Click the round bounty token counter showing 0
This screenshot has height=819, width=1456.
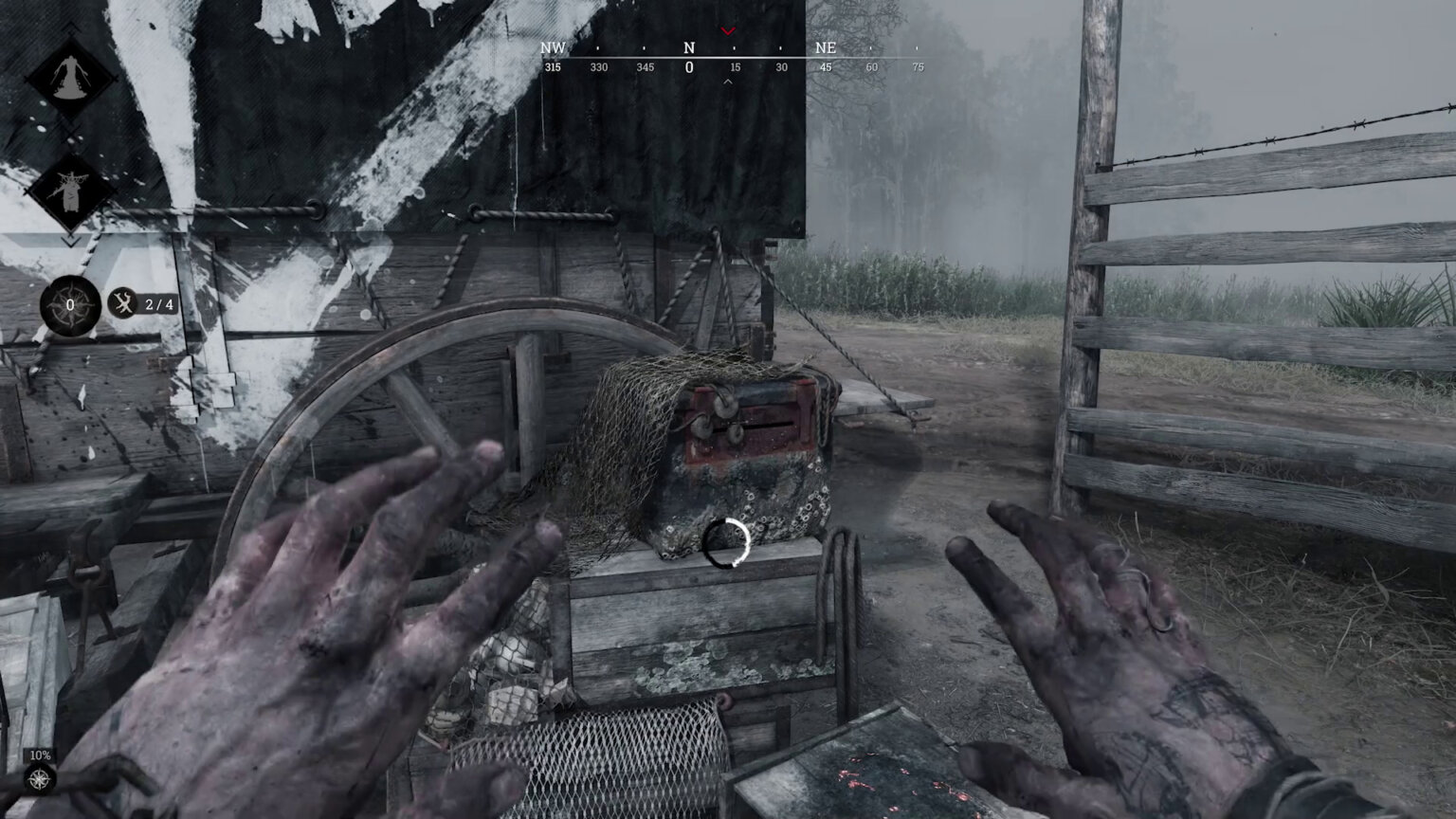point(70,305)
